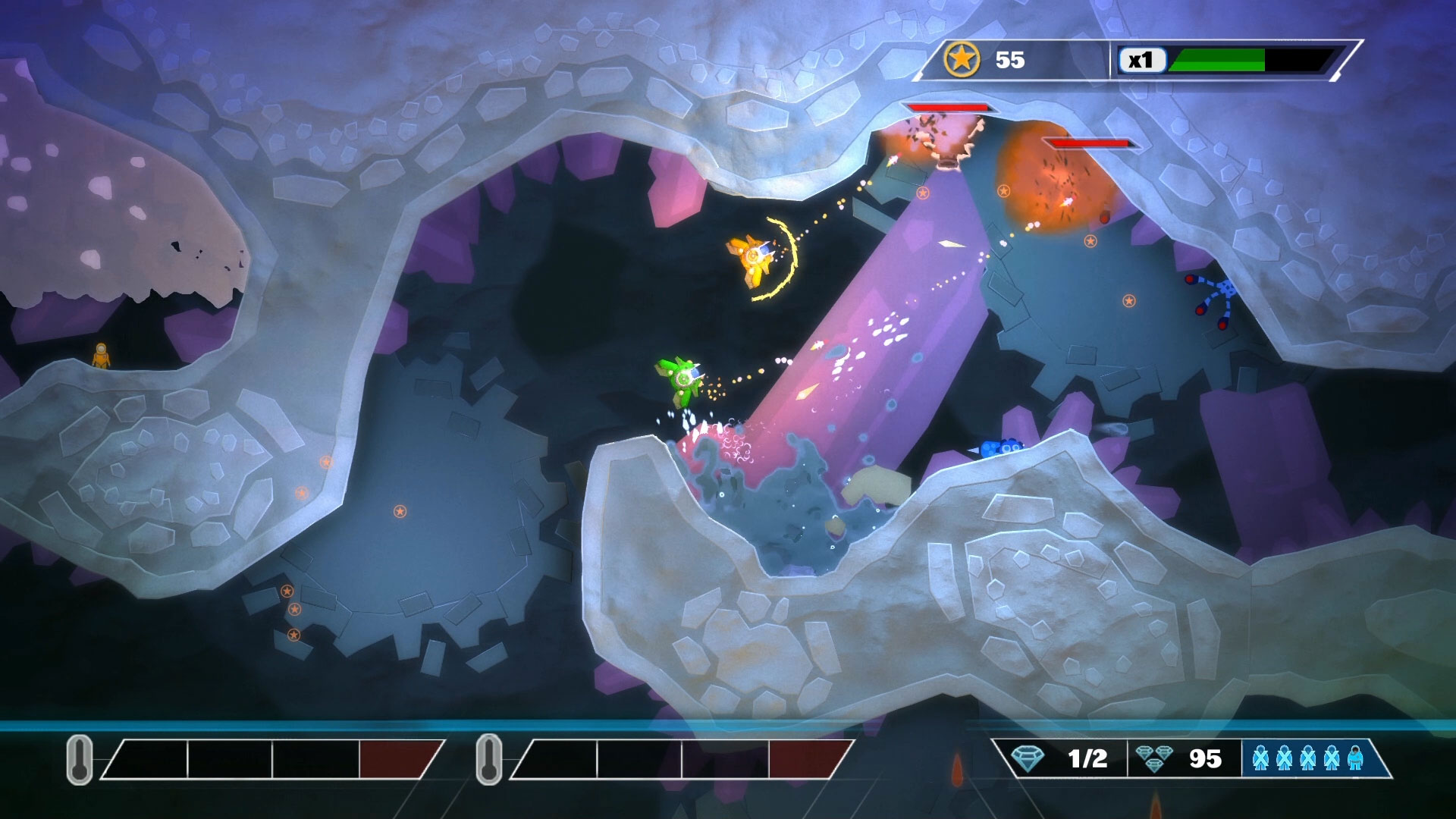
Task: Click the left red enemy health bar
Action: (x=949, y=108)
